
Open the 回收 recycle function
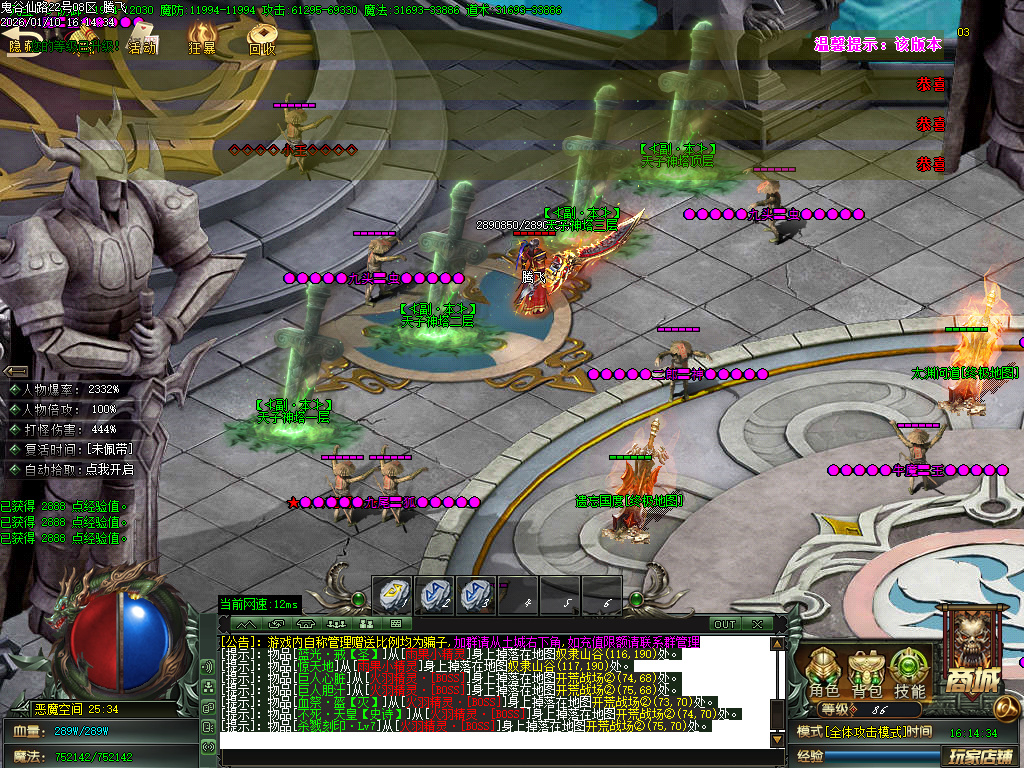point(262,40)
